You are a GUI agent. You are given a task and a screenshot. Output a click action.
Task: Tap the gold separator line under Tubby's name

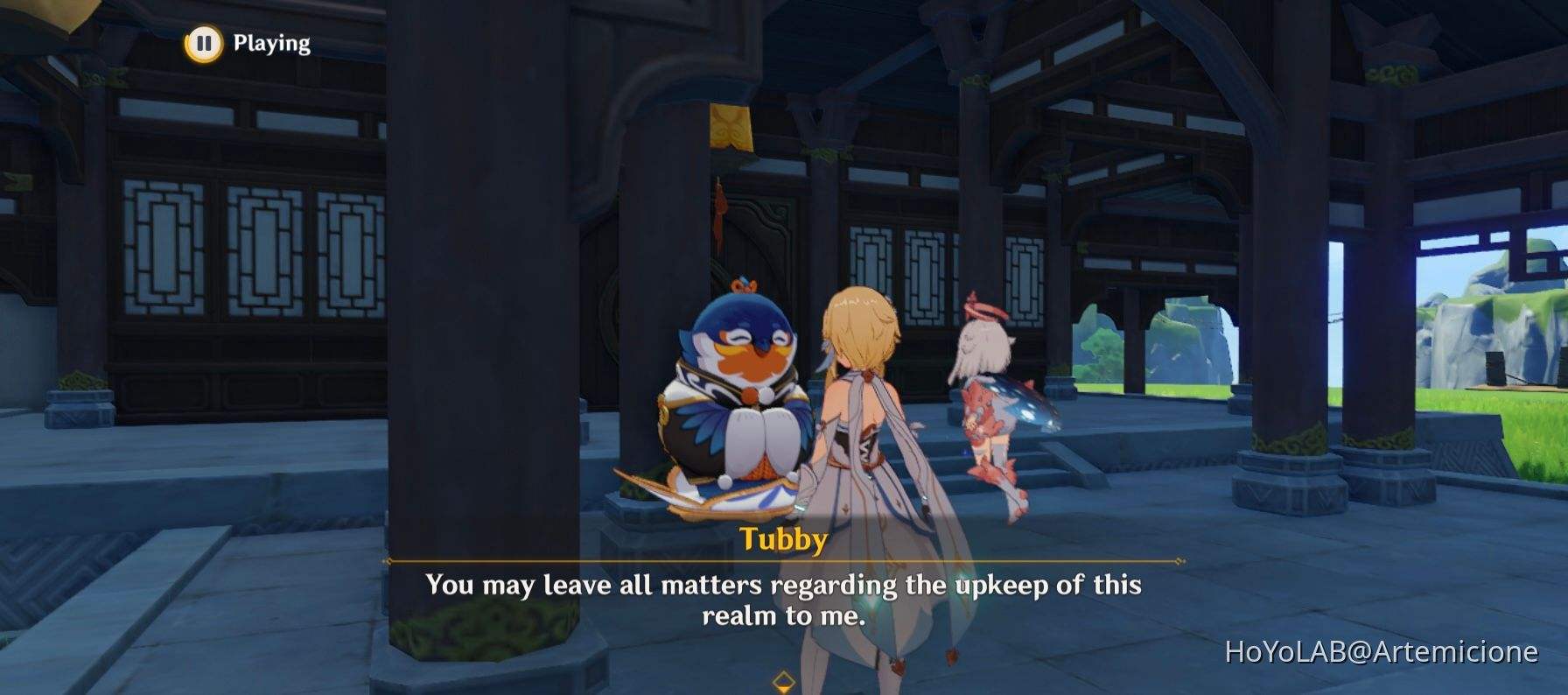click(783, 558)
